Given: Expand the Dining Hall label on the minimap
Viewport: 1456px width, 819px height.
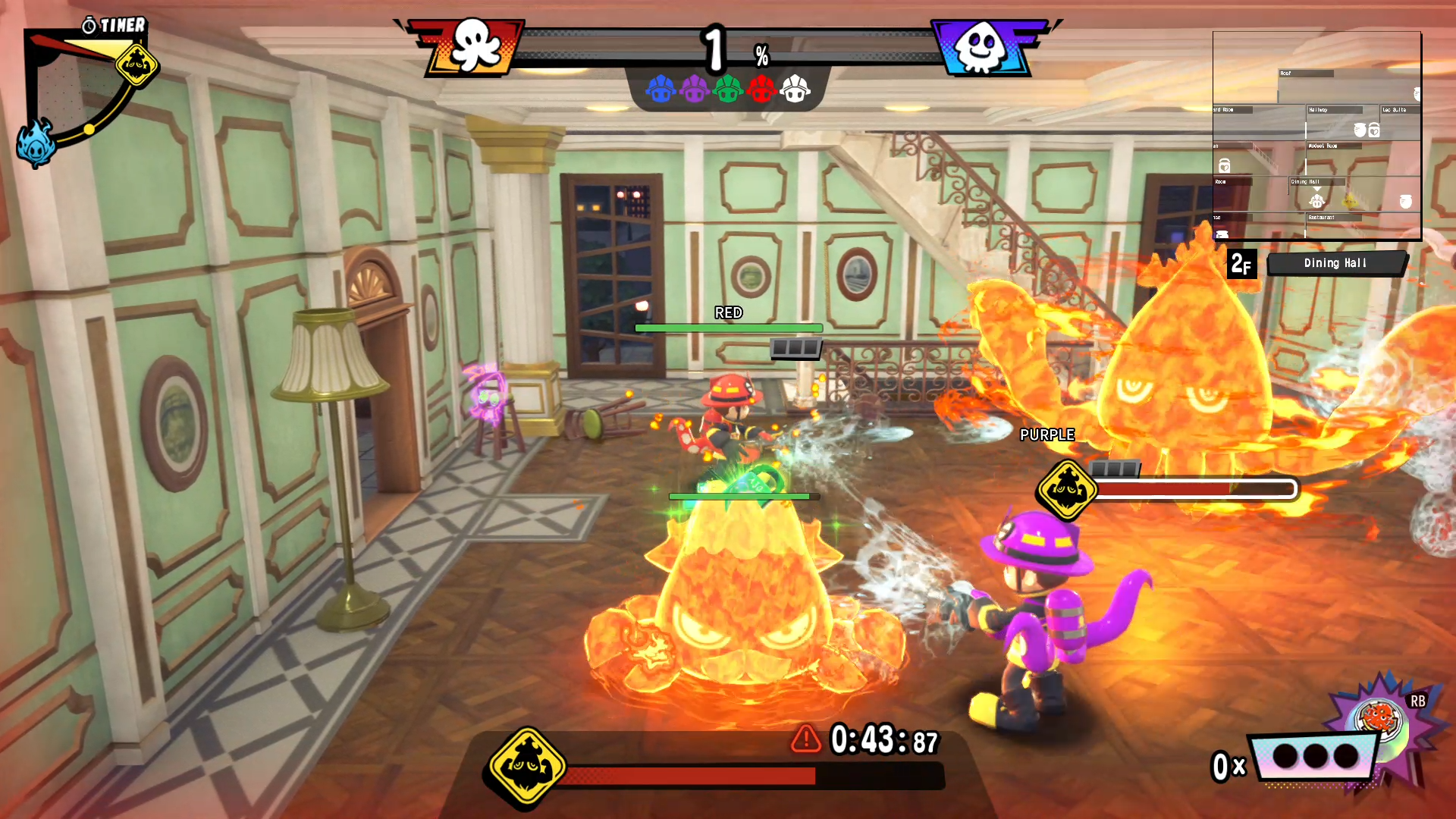Looking at the screenshot, I should [x=1317, y=182].
